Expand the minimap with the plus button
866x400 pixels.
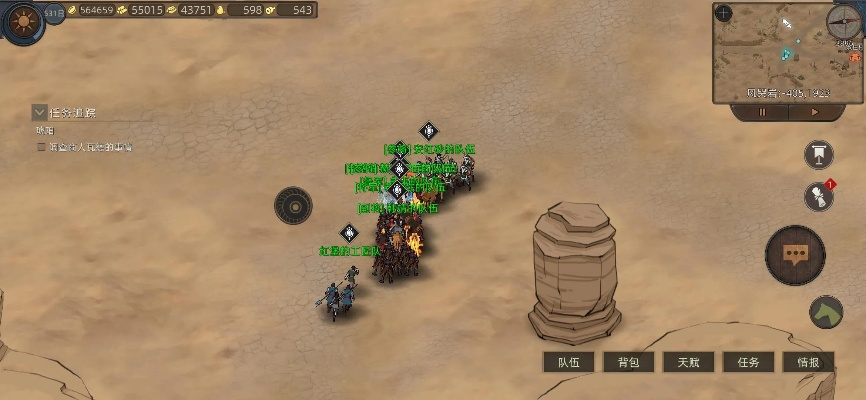[724, 14]
